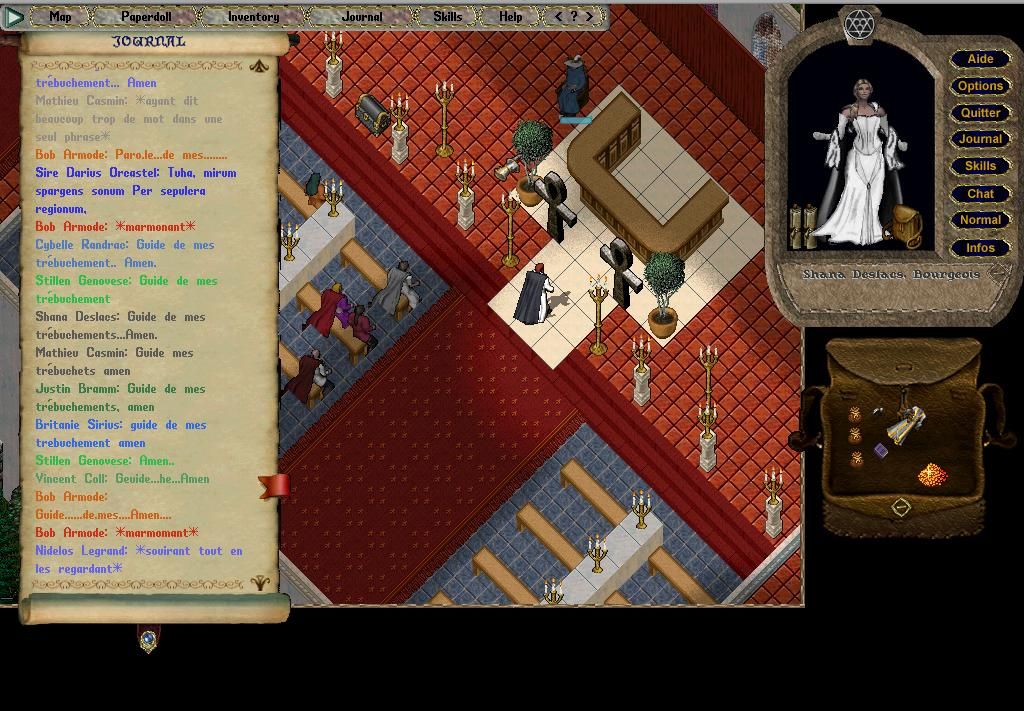Open the Map from the top bar
Image resolution: width=1024 pixels, height=711 pixels.
pos(60,16)
